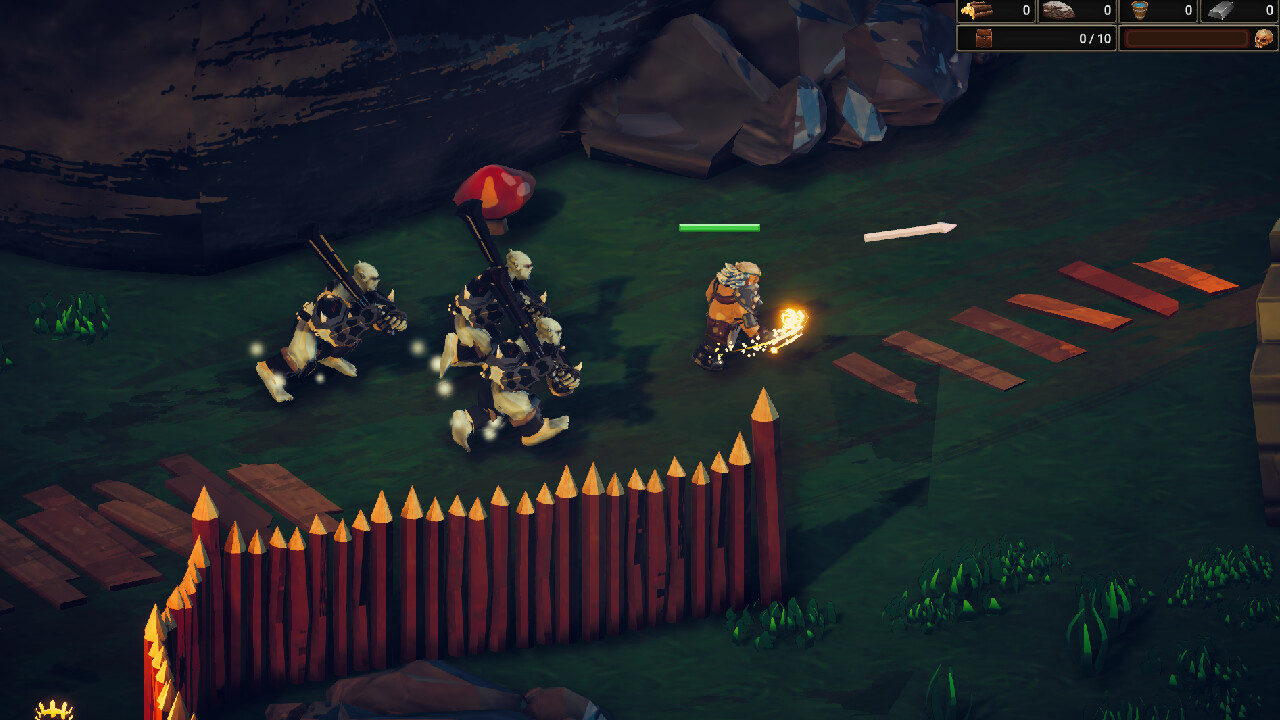1280x720 pixels.
Task: Click the stone resource icon
Action: (1059, 12)
